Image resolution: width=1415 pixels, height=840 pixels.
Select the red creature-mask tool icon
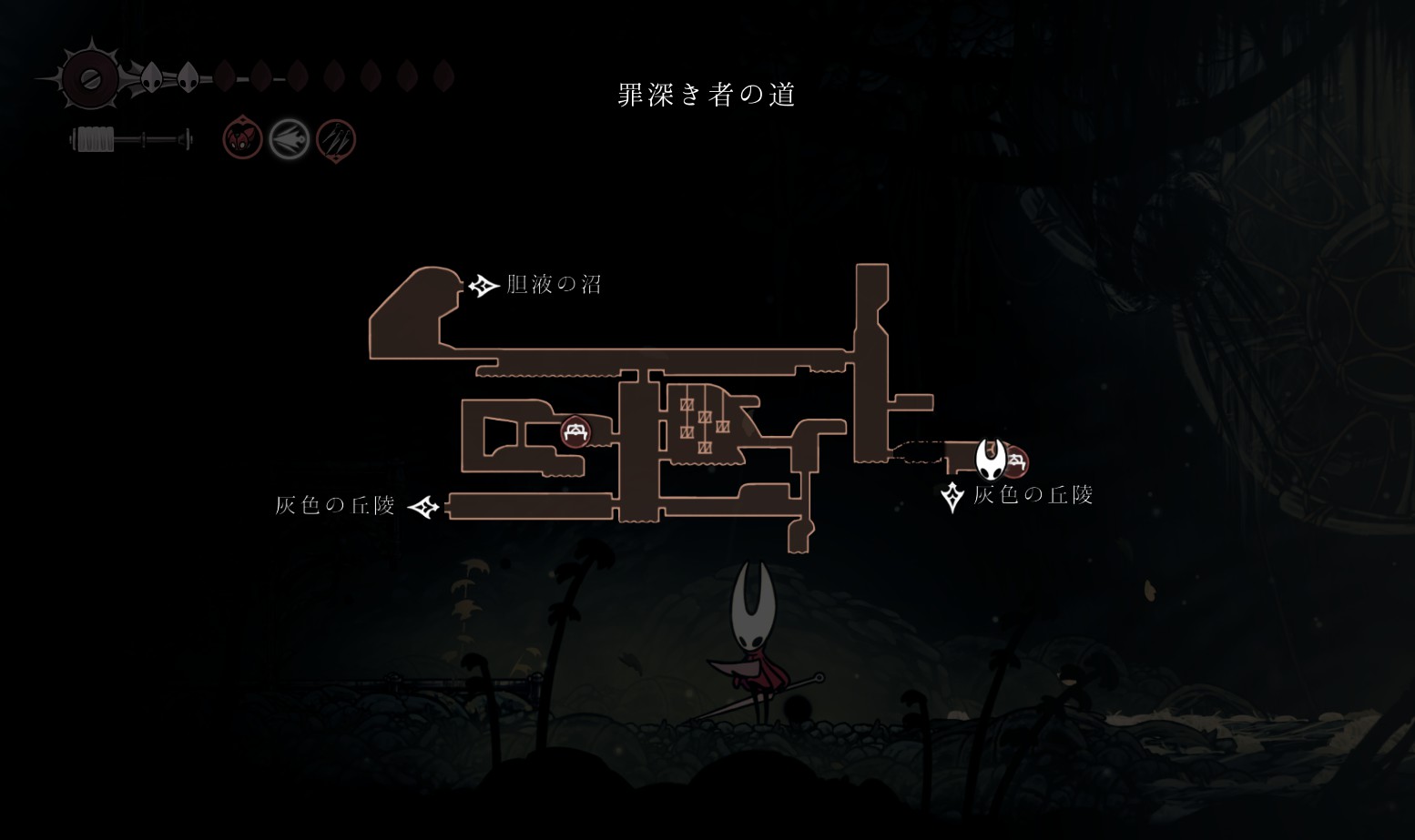(x=243, y=139)
